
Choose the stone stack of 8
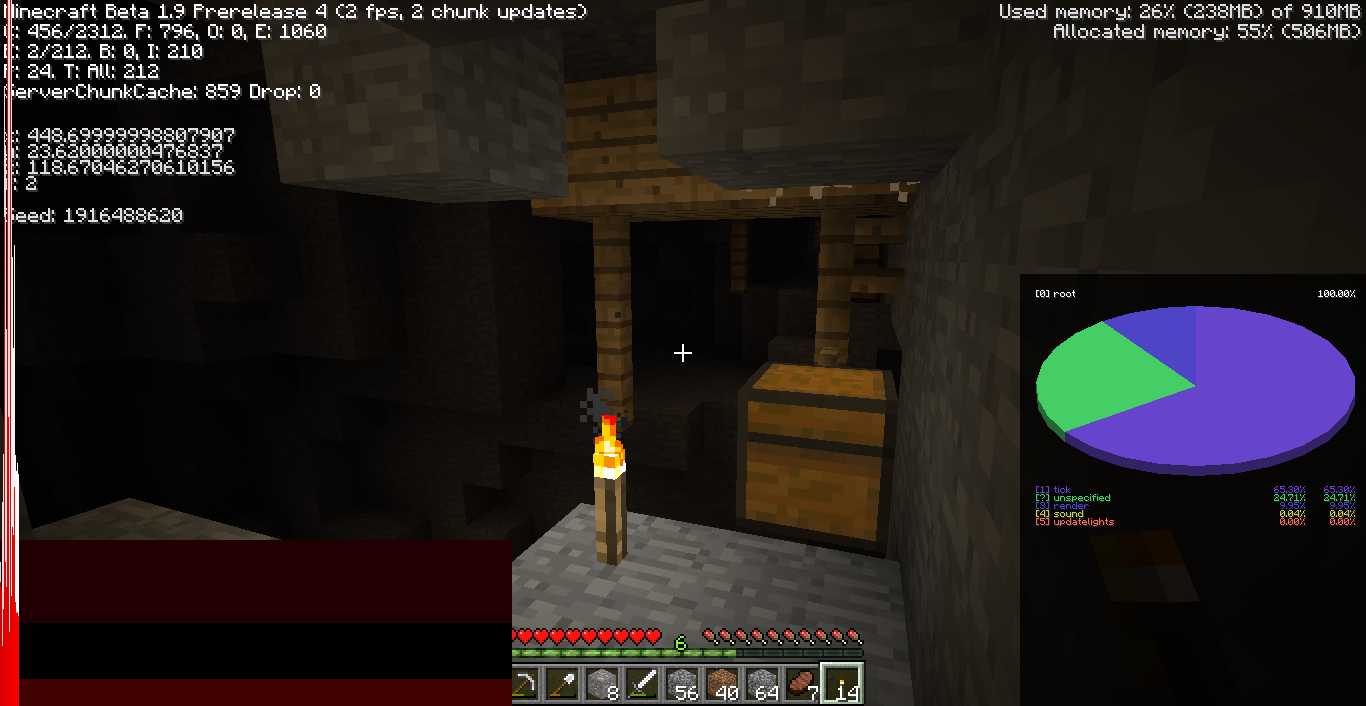tap(602, 684)
